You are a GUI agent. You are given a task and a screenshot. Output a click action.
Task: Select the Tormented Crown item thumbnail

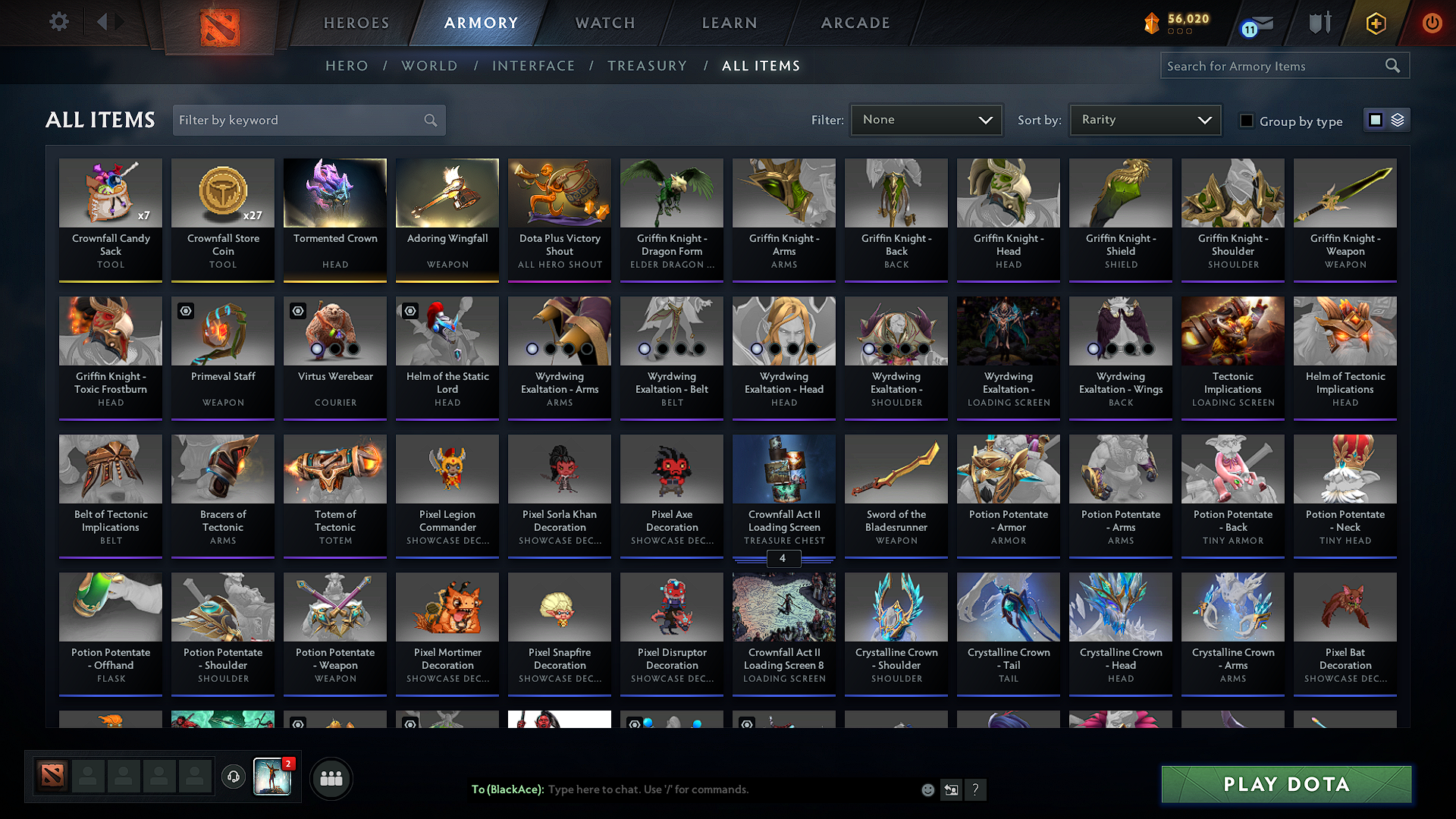(x=334, y=193)
